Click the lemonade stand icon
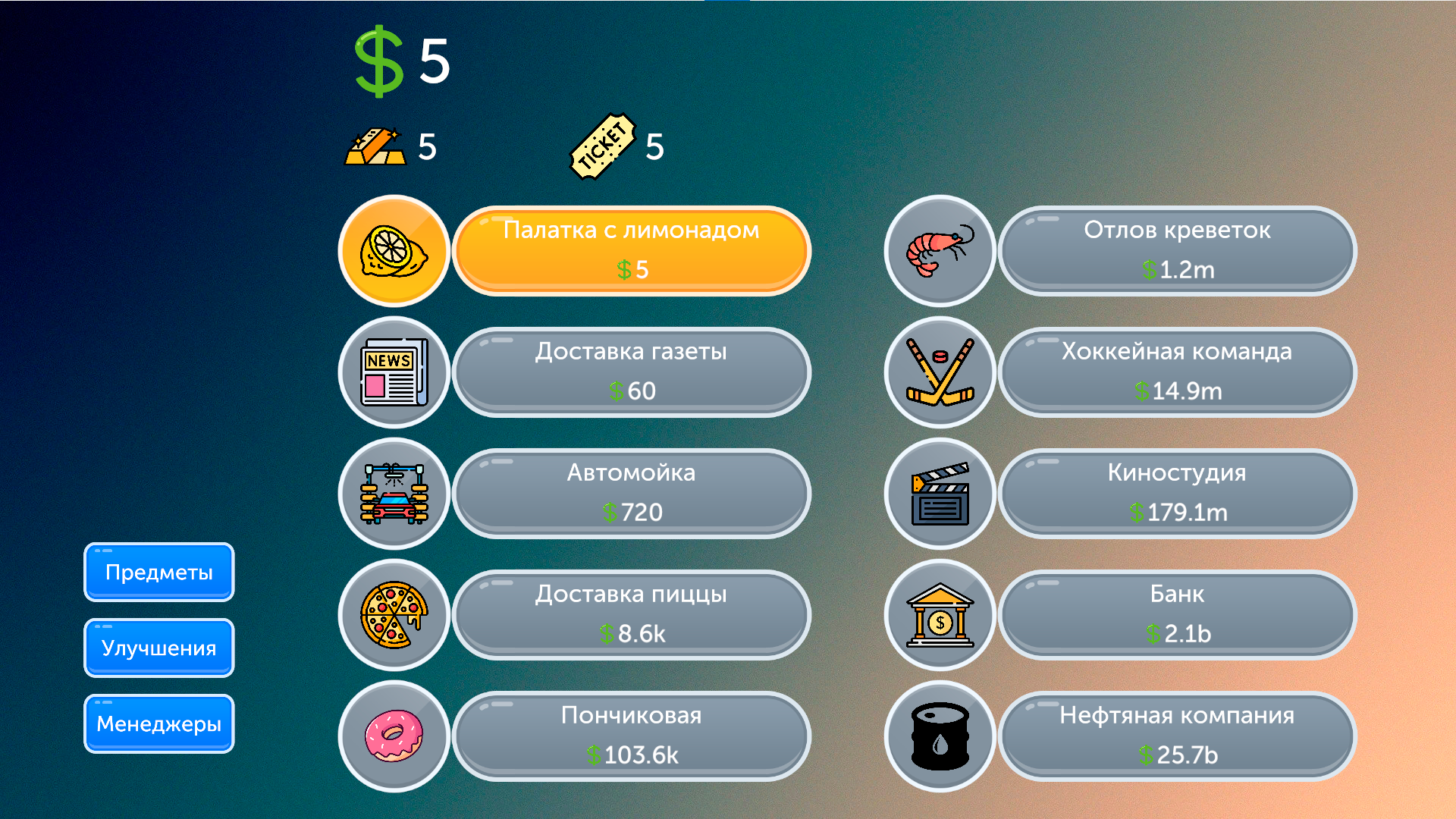1456x819 pixels. click(394, 250)
